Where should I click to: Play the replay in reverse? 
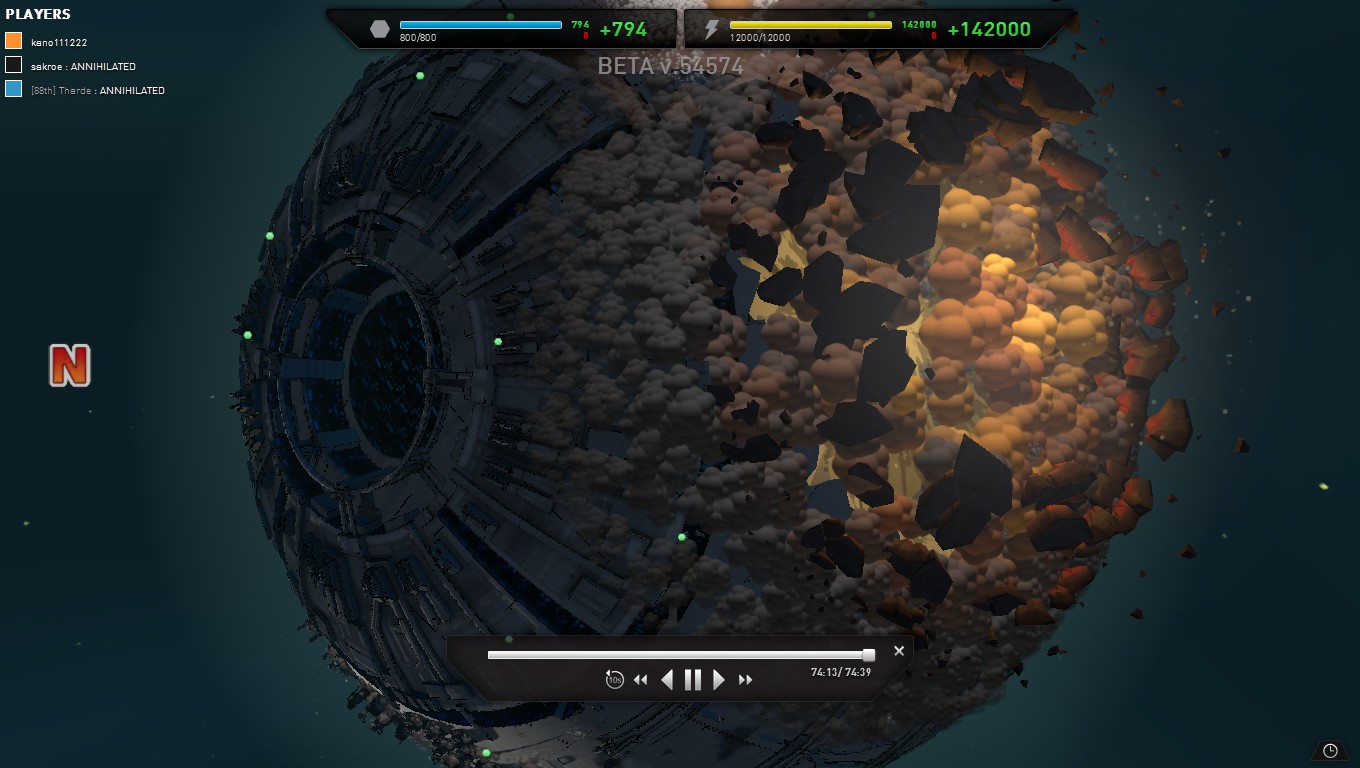click(x=667, y=679)
